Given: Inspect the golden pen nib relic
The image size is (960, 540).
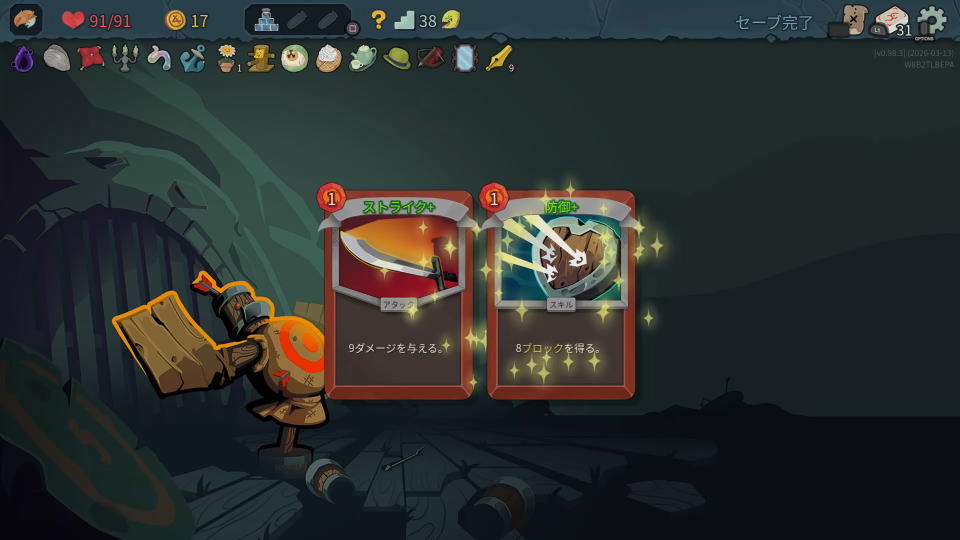Looking at the screenshot, I should tap(498, 59).
